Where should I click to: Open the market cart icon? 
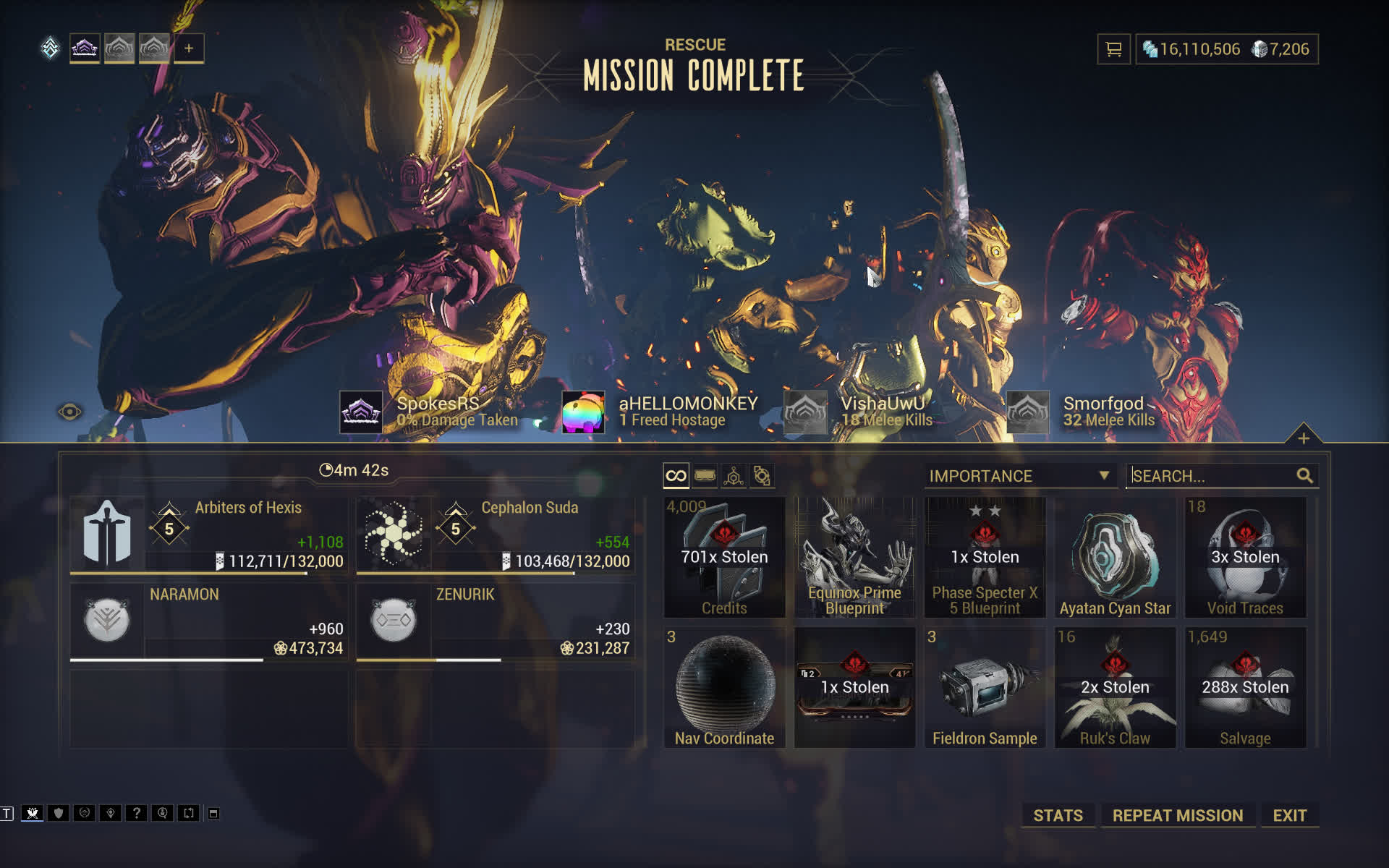(1113, 49)
